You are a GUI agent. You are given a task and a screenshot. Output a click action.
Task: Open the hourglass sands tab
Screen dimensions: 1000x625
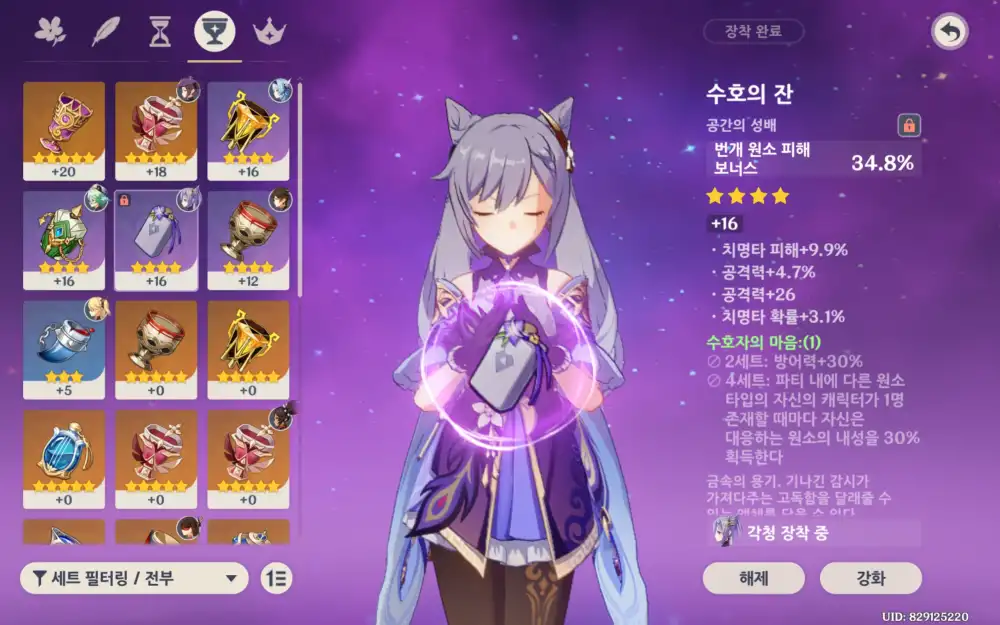coord(159,32)
